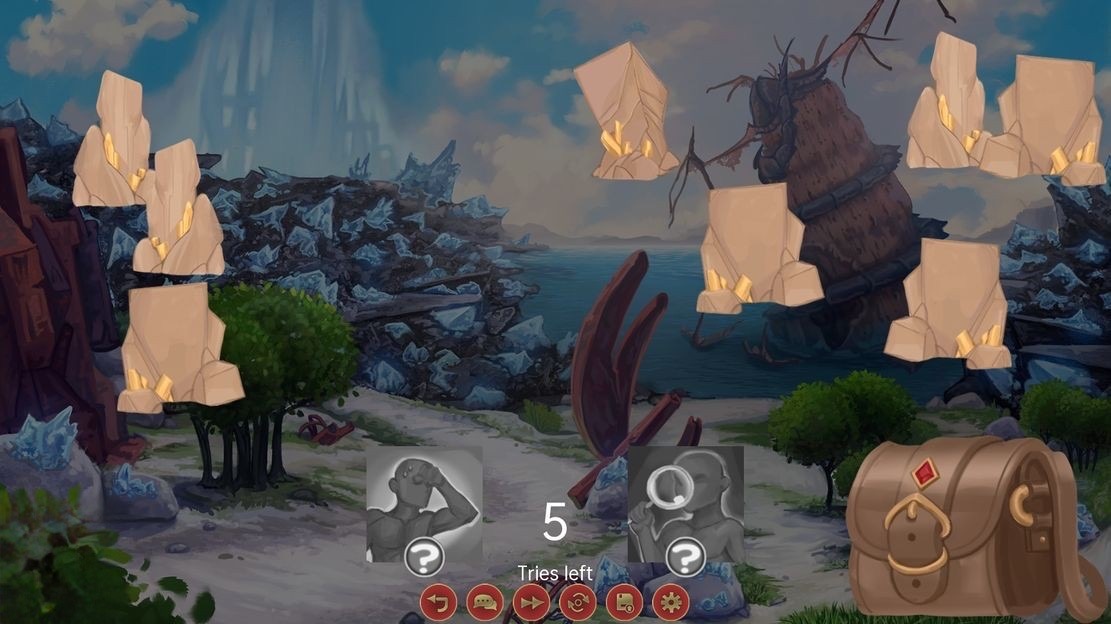
Task: Open the save game floppy-disk button
Action: [624, 603]
